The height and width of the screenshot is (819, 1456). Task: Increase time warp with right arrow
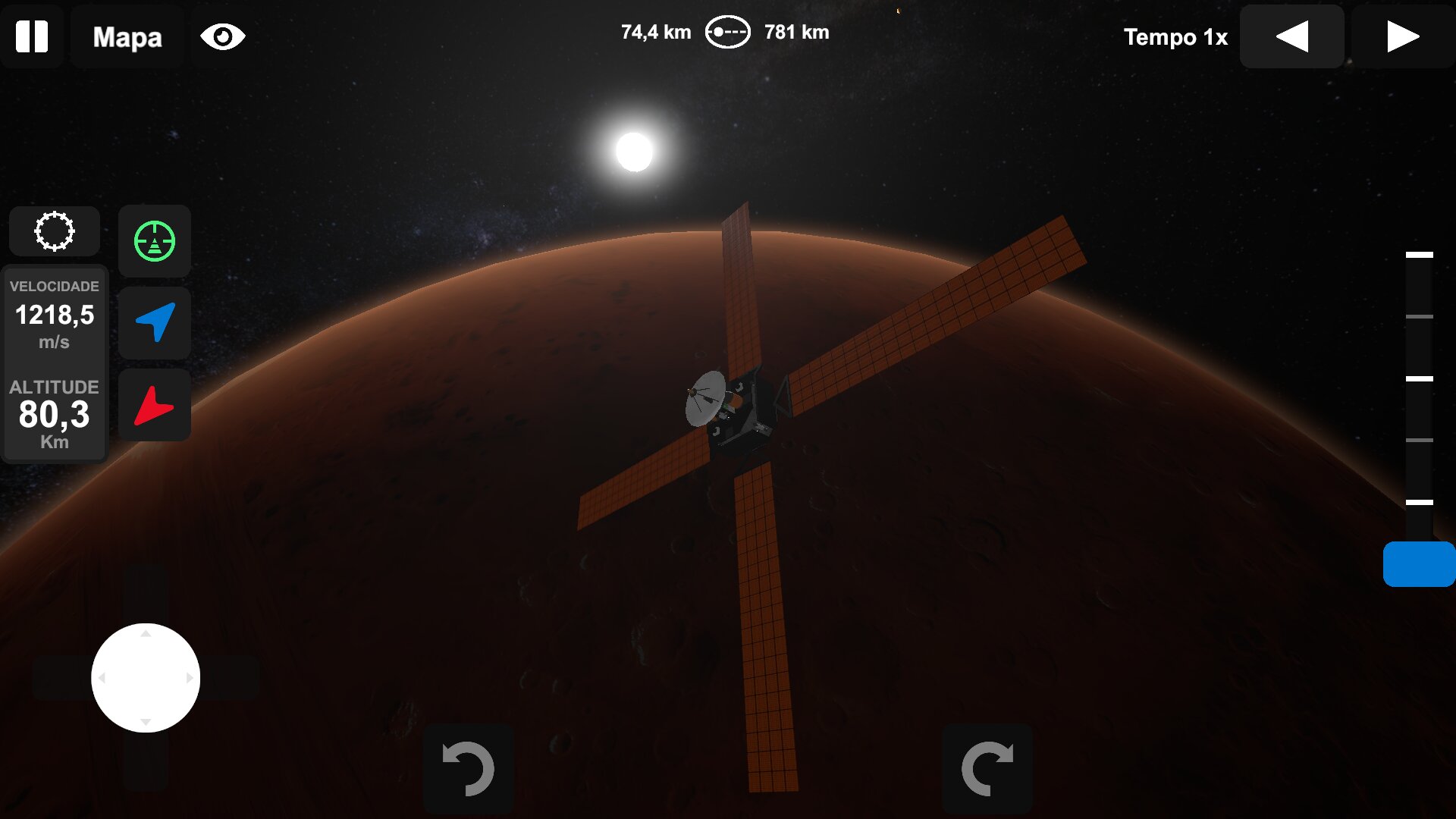click(x=1402, y=36)
